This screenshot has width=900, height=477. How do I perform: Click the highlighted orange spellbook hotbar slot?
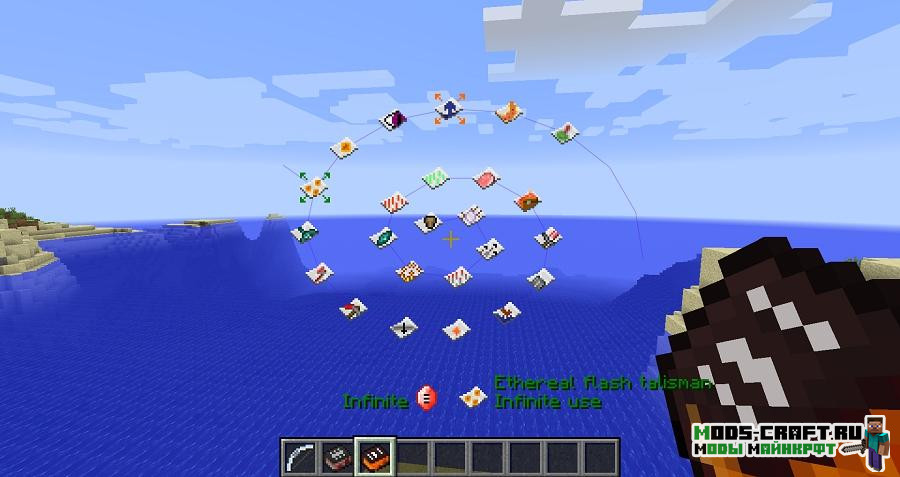pos(375,456)
